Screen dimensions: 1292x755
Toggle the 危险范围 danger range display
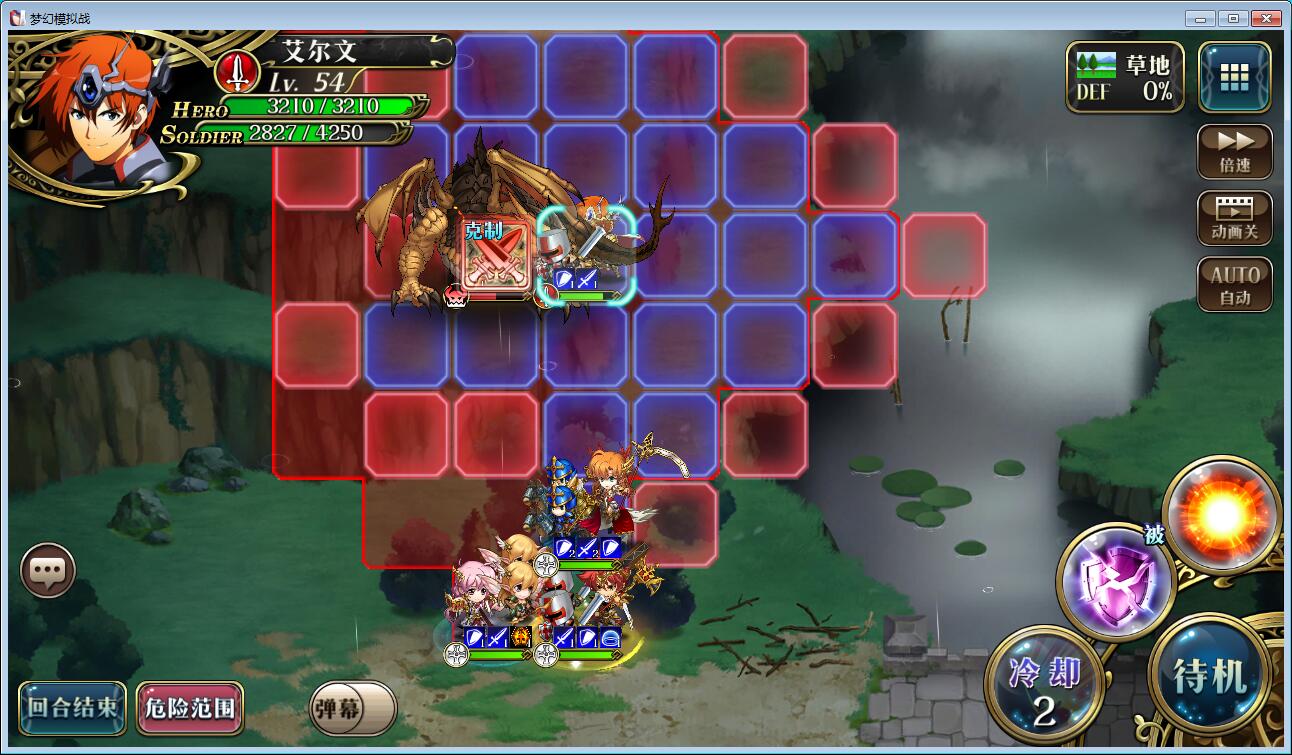[x=190, y=708]
